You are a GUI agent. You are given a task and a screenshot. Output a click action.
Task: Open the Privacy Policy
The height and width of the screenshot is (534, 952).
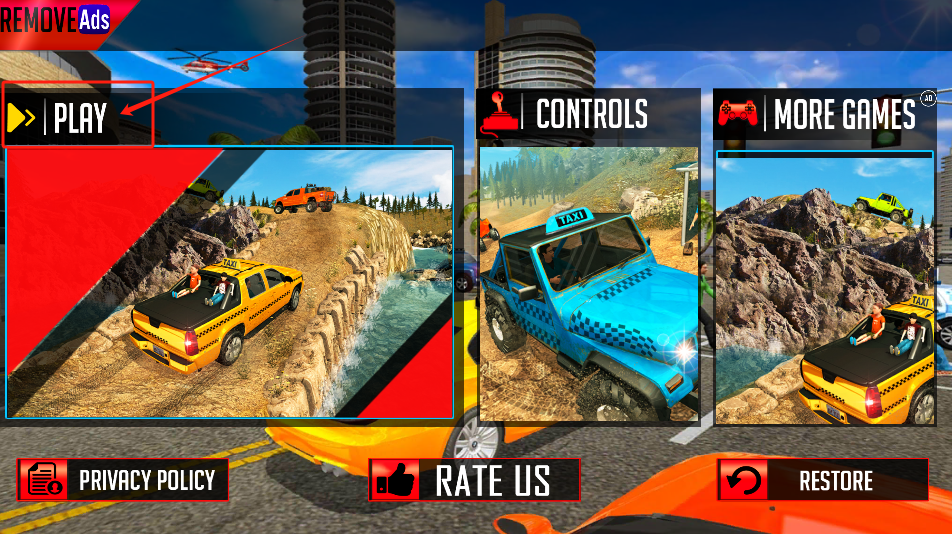123,480
